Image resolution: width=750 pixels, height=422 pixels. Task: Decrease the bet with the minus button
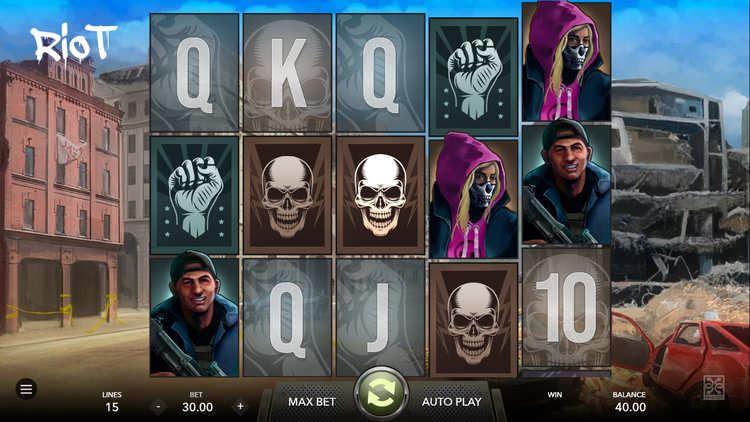pos(158,407)
